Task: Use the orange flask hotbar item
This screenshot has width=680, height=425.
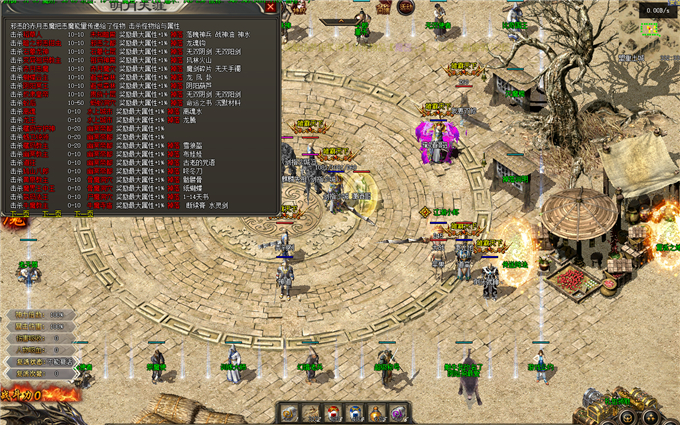Action: [376, 412]
